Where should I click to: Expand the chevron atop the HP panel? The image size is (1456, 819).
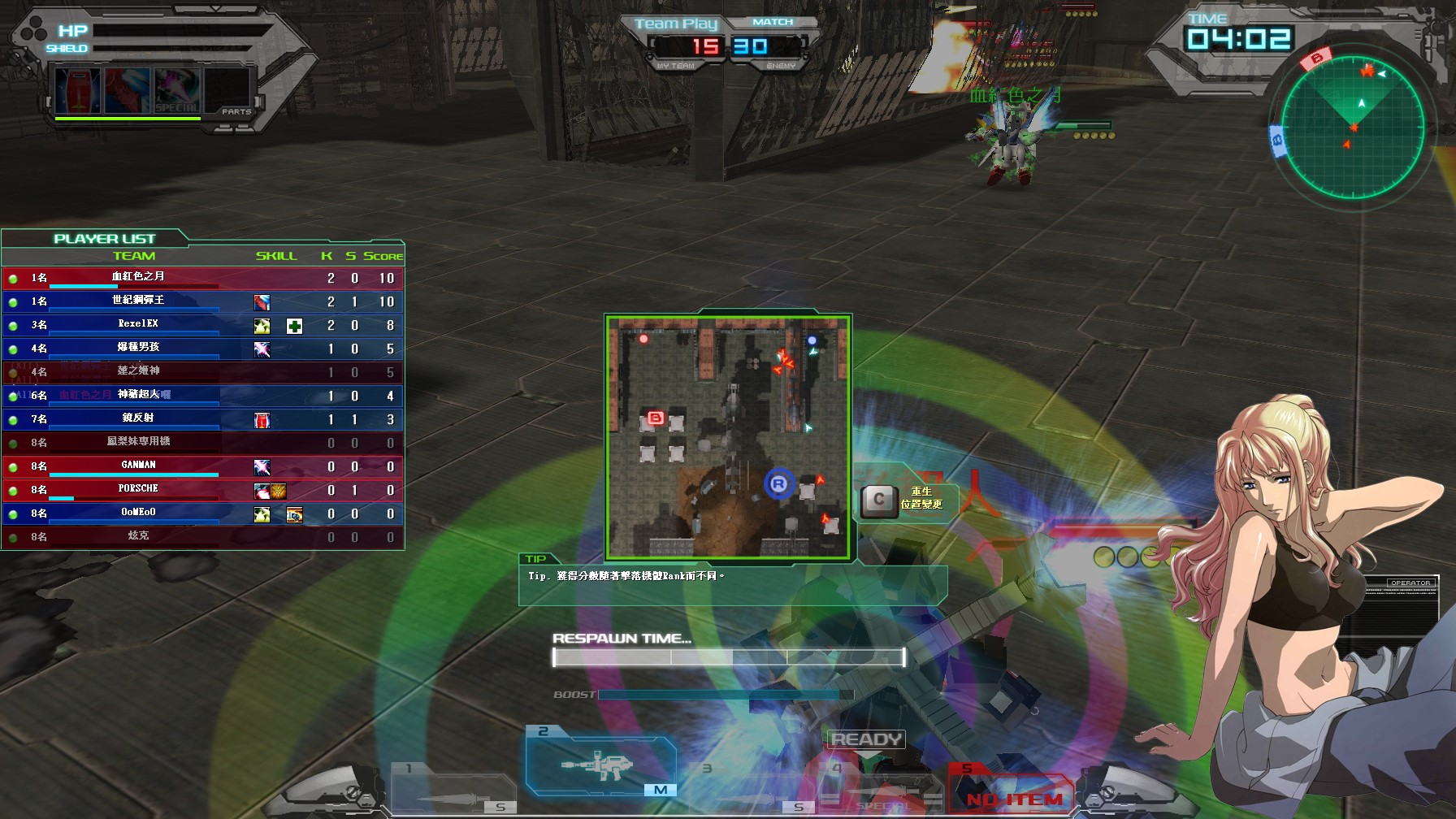click(x=216, y=9)
